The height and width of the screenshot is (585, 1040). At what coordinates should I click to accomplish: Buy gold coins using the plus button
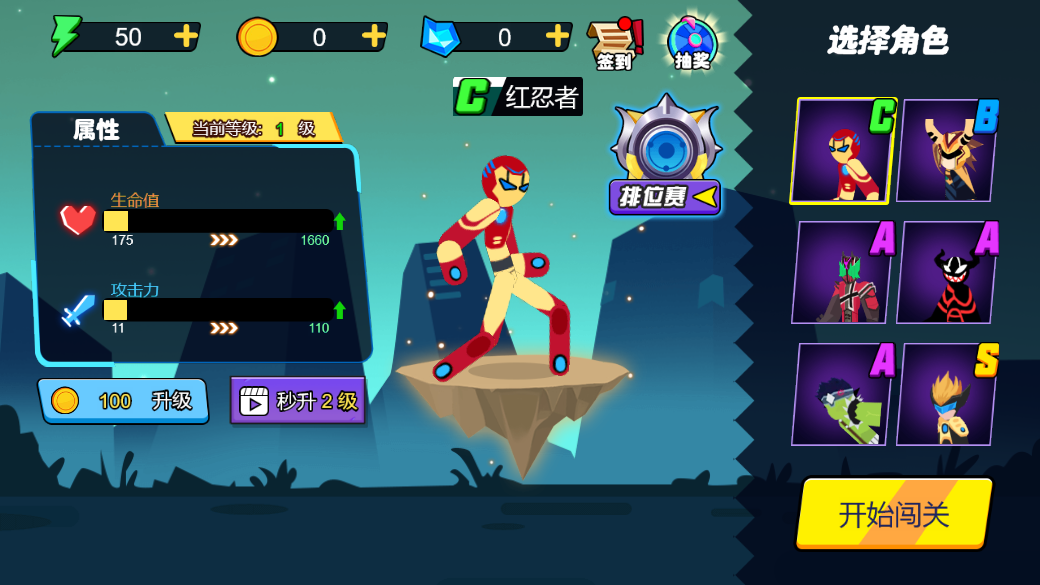coord(373,36)
